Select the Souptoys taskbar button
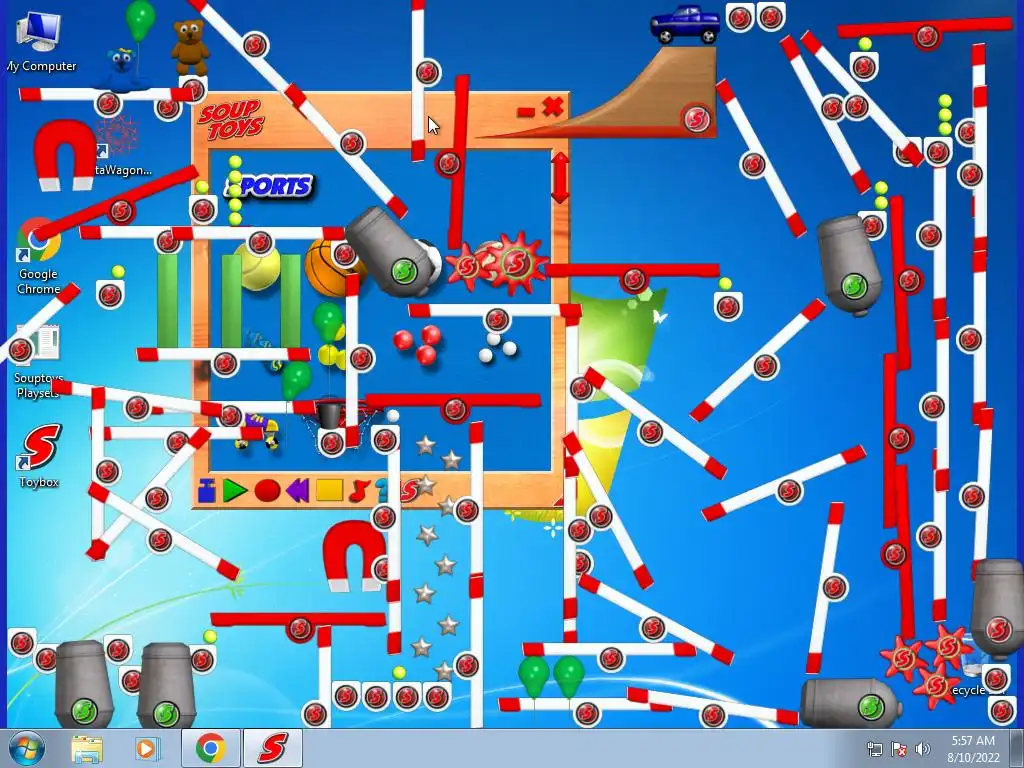1024x768 pixels. tap(272, 748)
